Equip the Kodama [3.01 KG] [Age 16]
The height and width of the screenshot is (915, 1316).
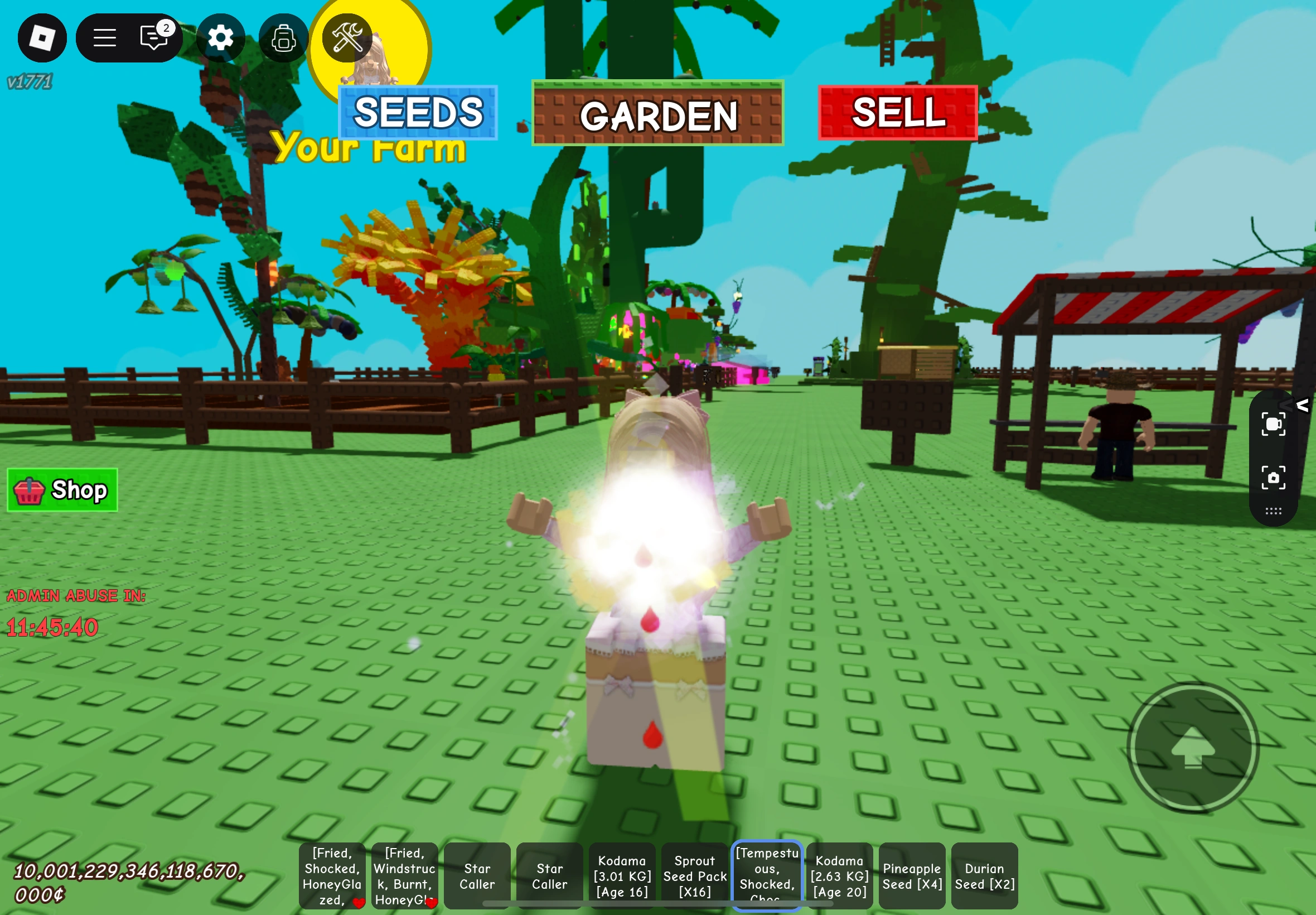point(622,874)
